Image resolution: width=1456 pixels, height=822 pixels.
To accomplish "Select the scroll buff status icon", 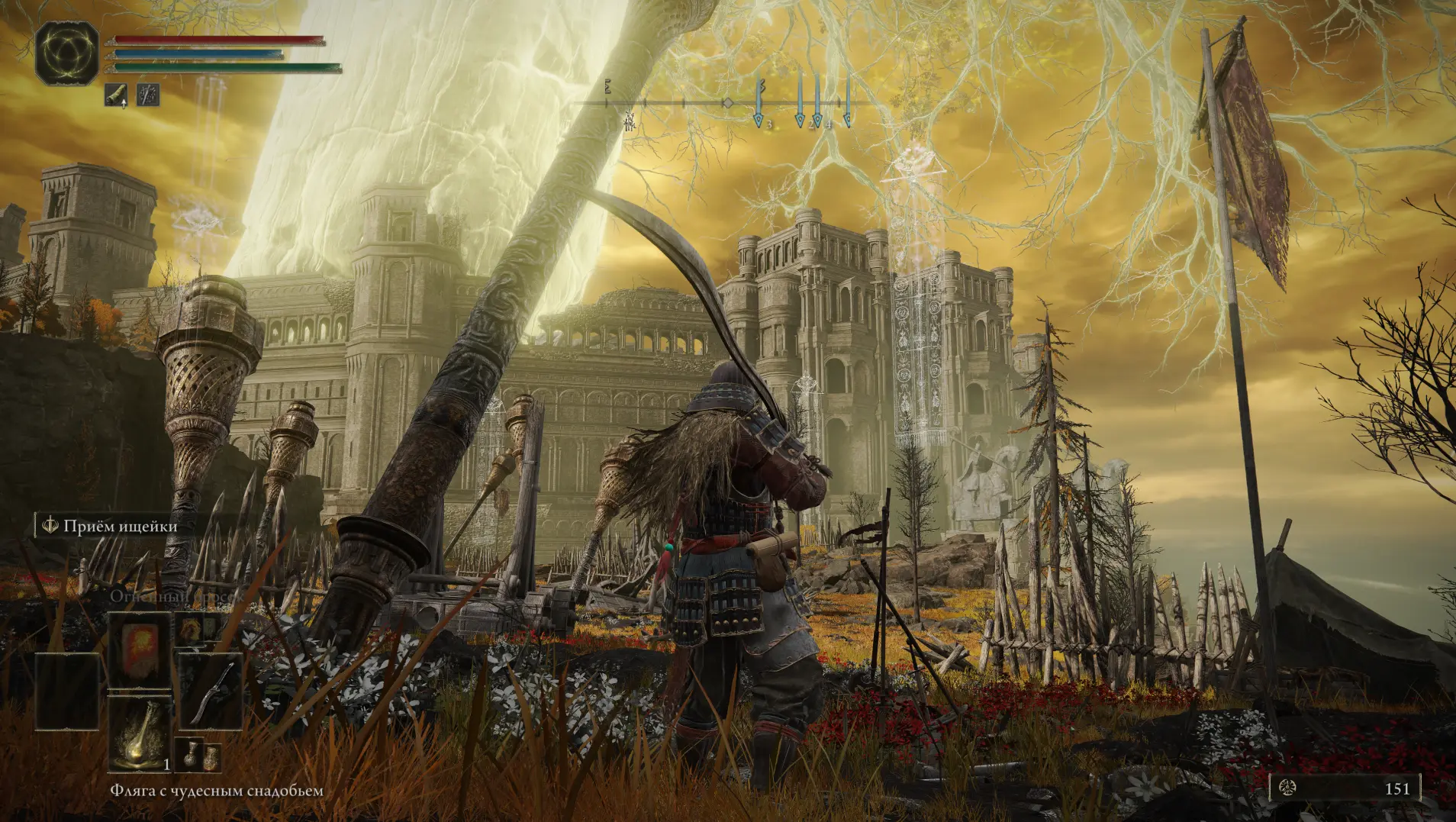I will point(116,95).
